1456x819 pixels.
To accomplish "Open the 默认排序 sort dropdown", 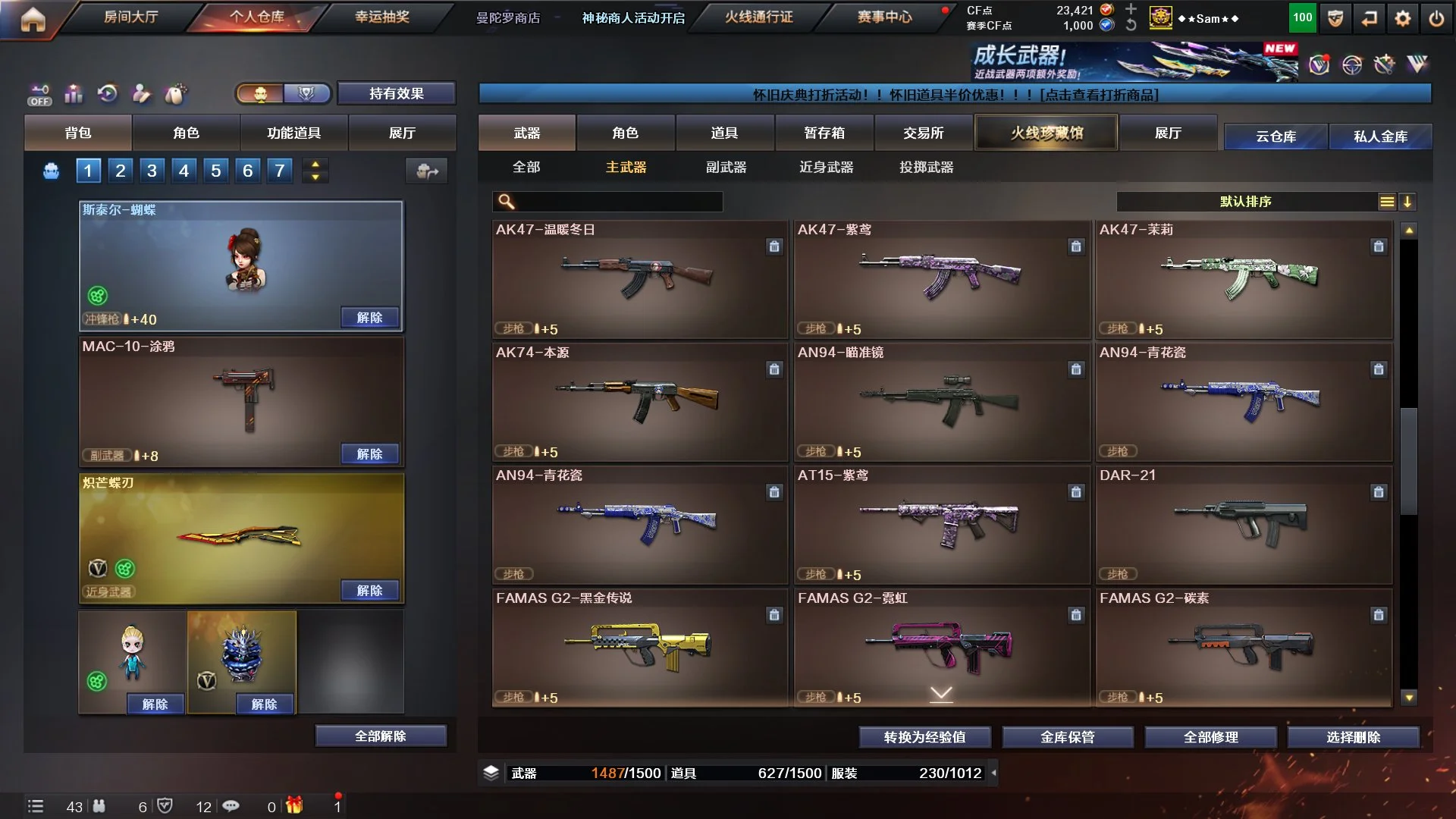I will point(1245,202).
